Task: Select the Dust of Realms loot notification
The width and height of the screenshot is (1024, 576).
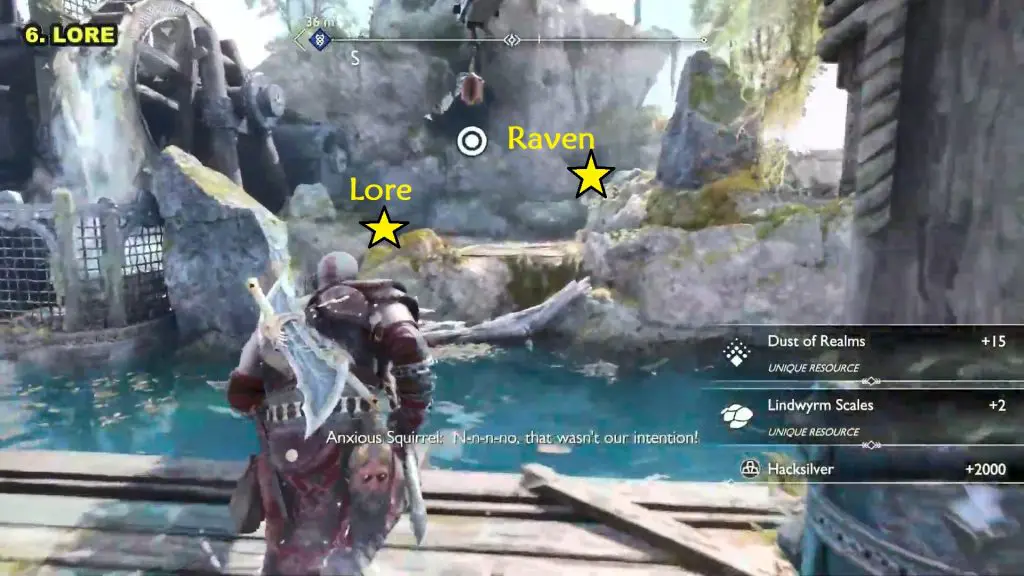Action: [x=862, y=350]
